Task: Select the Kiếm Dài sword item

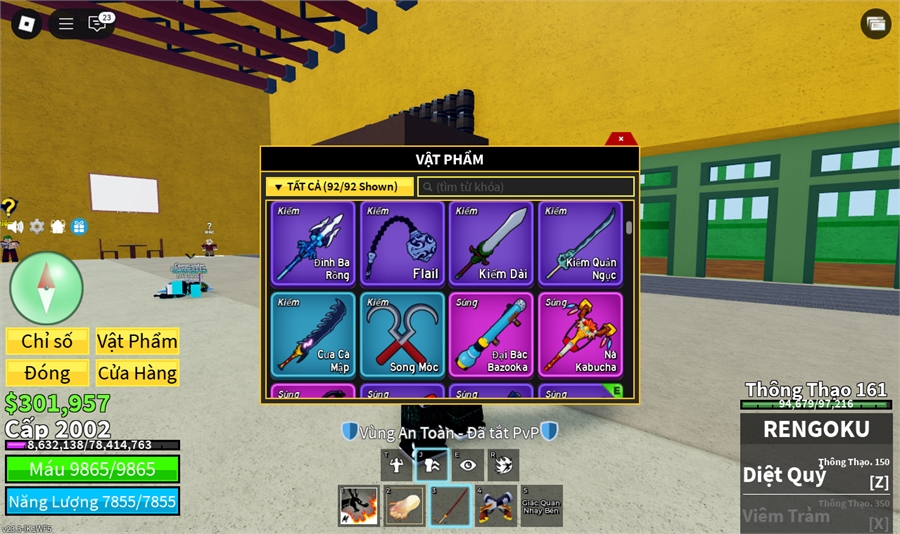Action: [491, 244]
